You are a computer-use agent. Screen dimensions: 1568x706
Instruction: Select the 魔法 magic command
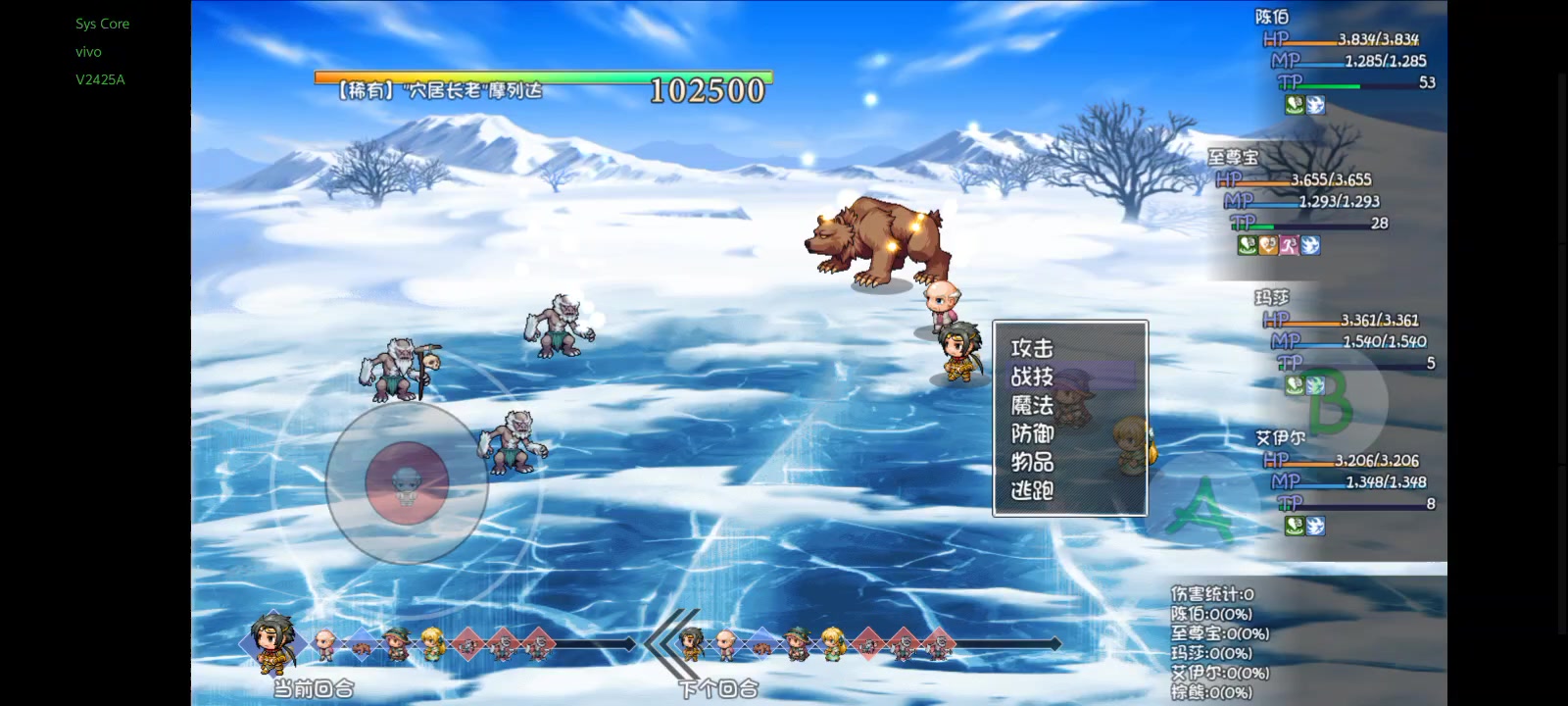coord(1033,405)
